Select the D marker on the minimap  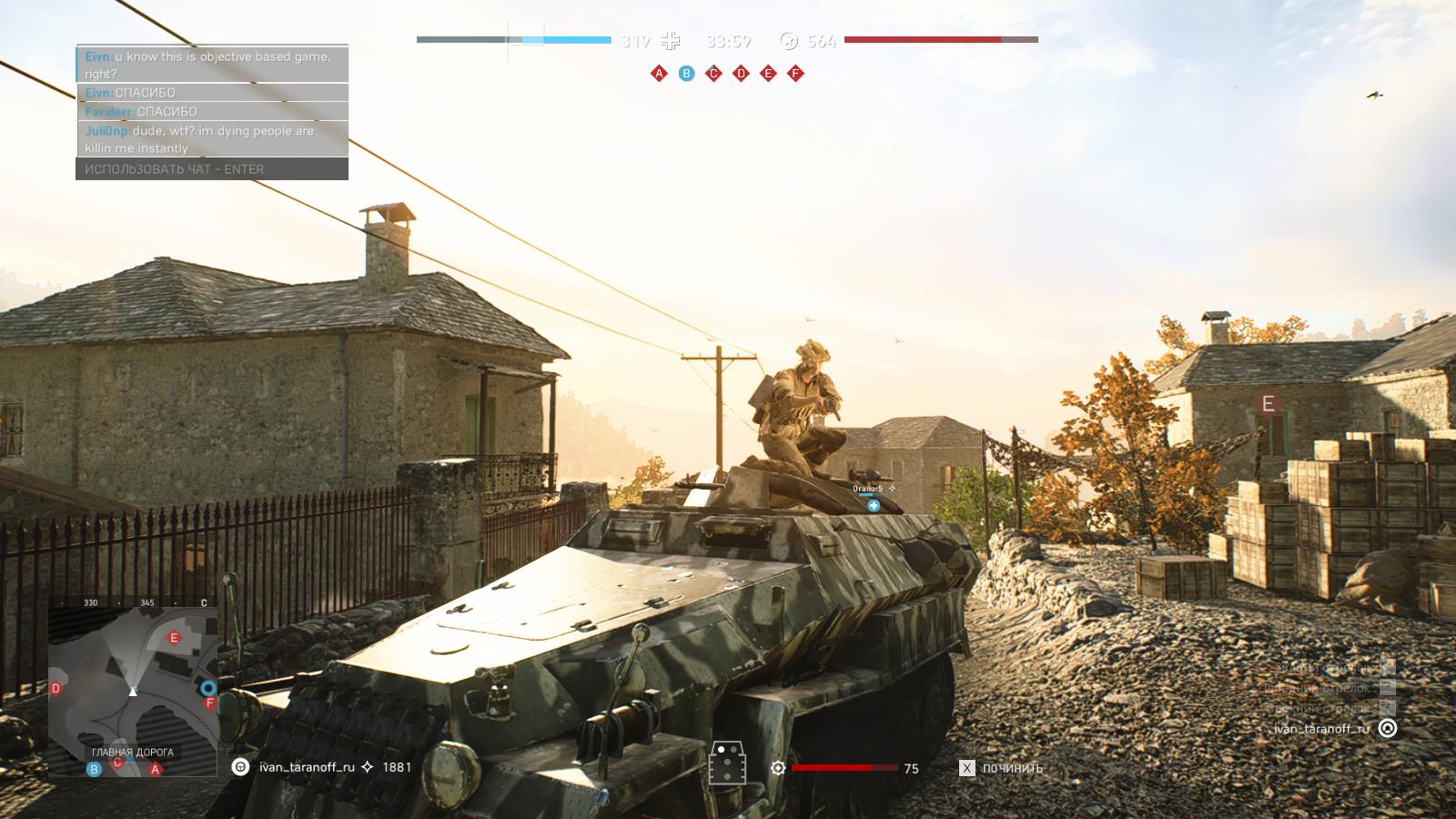[56, 688]
